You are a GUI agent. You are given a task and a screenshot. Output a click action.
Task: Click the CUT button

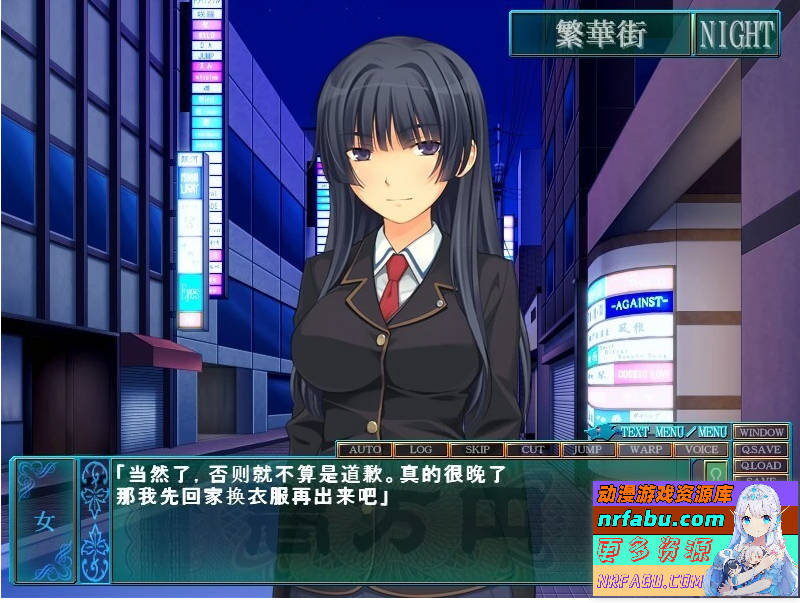(533, 450)
